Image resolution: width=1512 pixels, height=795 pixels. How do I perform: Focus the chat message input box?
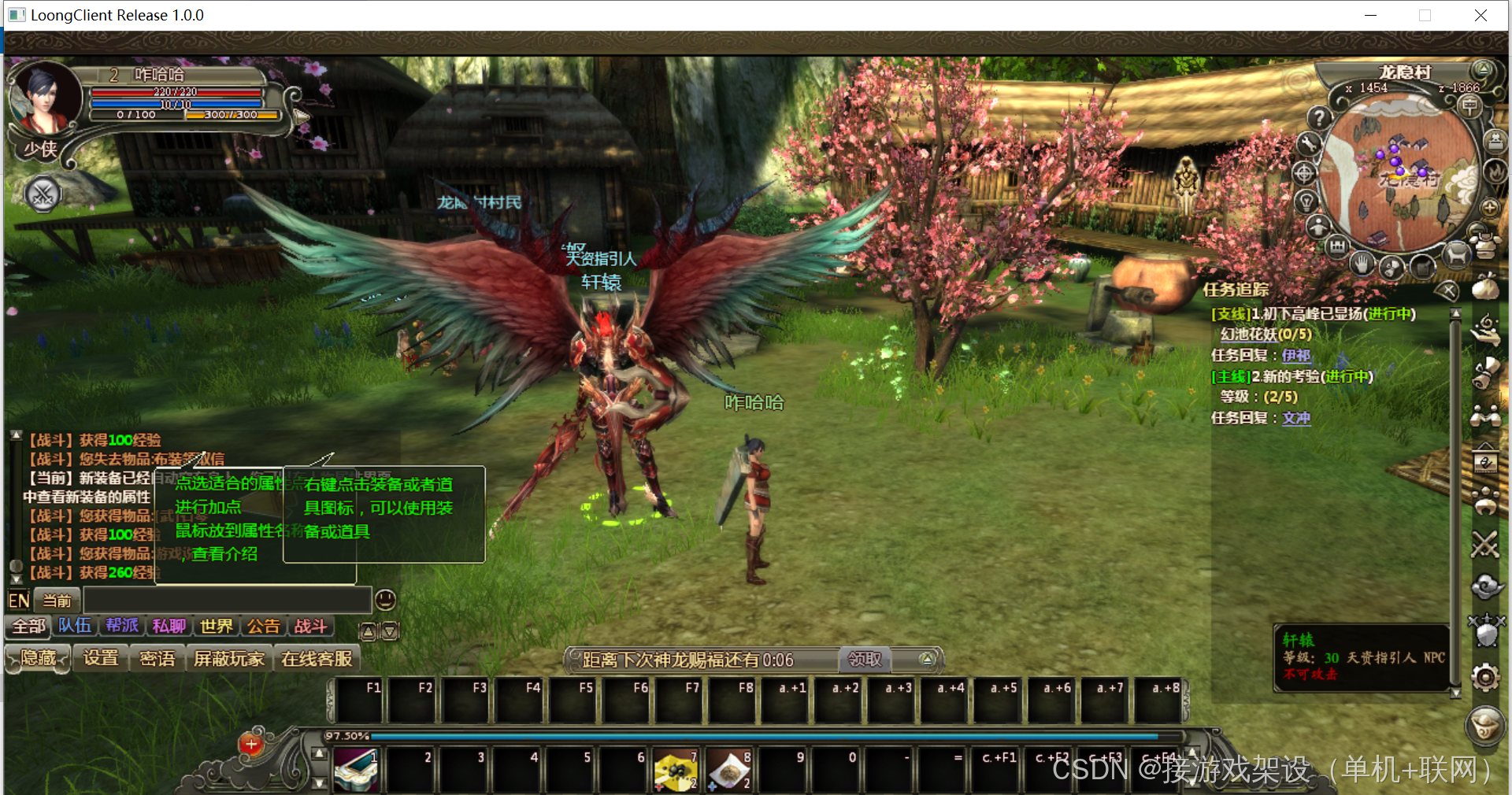pos(227,601)
